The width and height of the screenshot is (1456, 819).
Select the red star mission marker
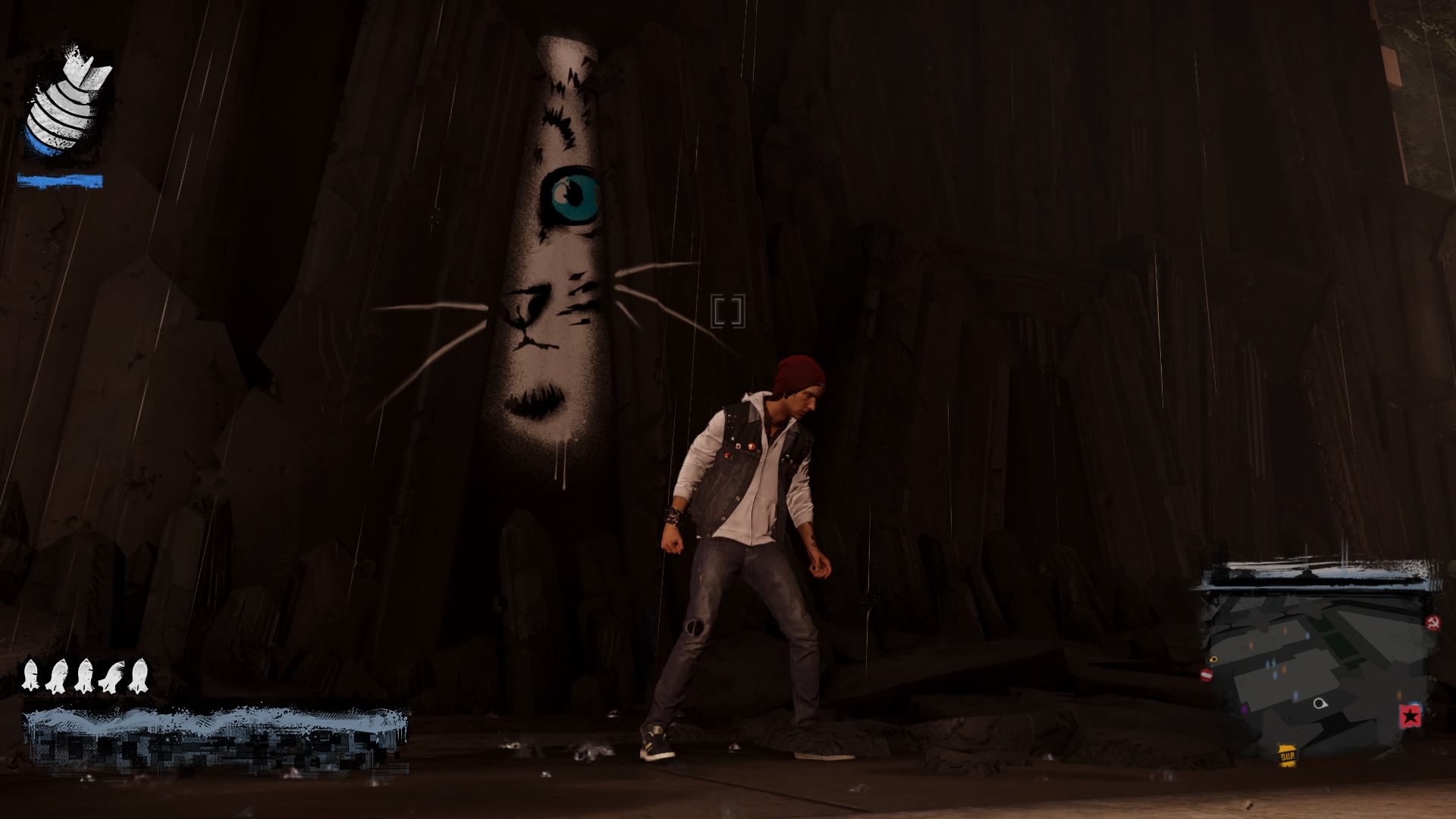click(x=1411, y=716)
